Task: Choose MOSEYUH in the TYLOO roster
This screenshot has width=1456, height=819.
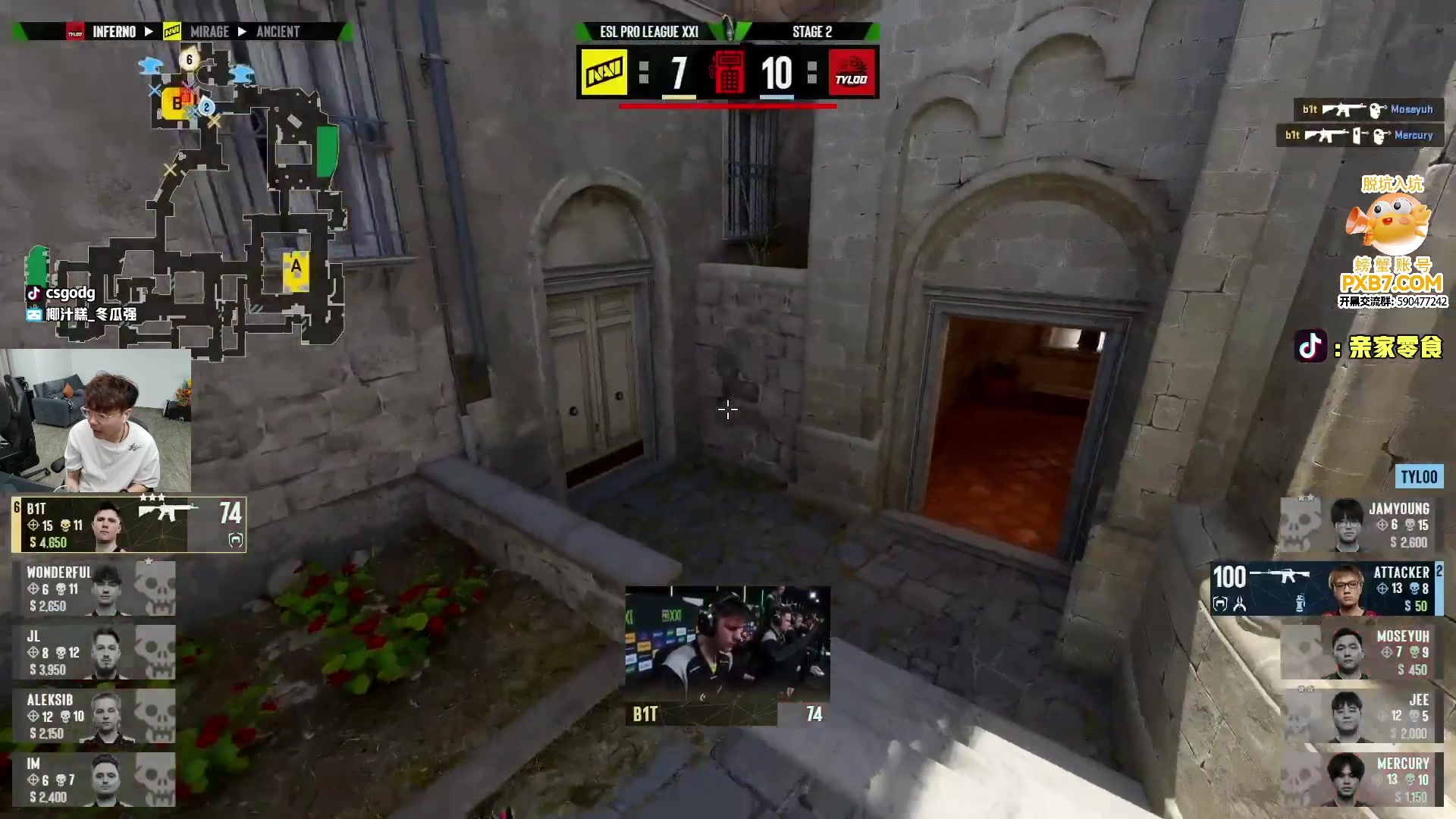Action: 1361,652
